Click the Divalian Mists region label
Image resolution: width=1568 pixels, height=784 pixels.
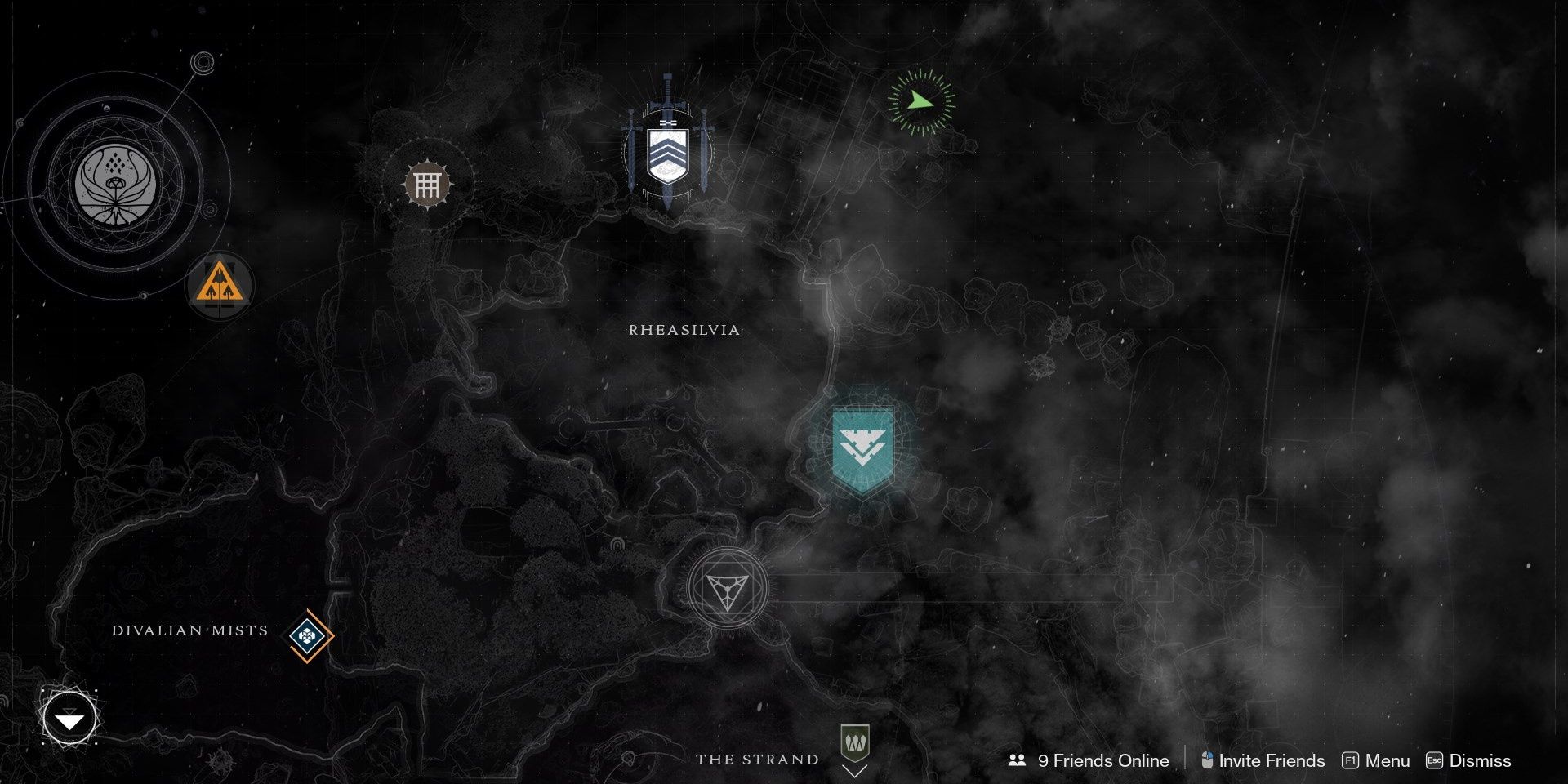[x=189, y=630]
